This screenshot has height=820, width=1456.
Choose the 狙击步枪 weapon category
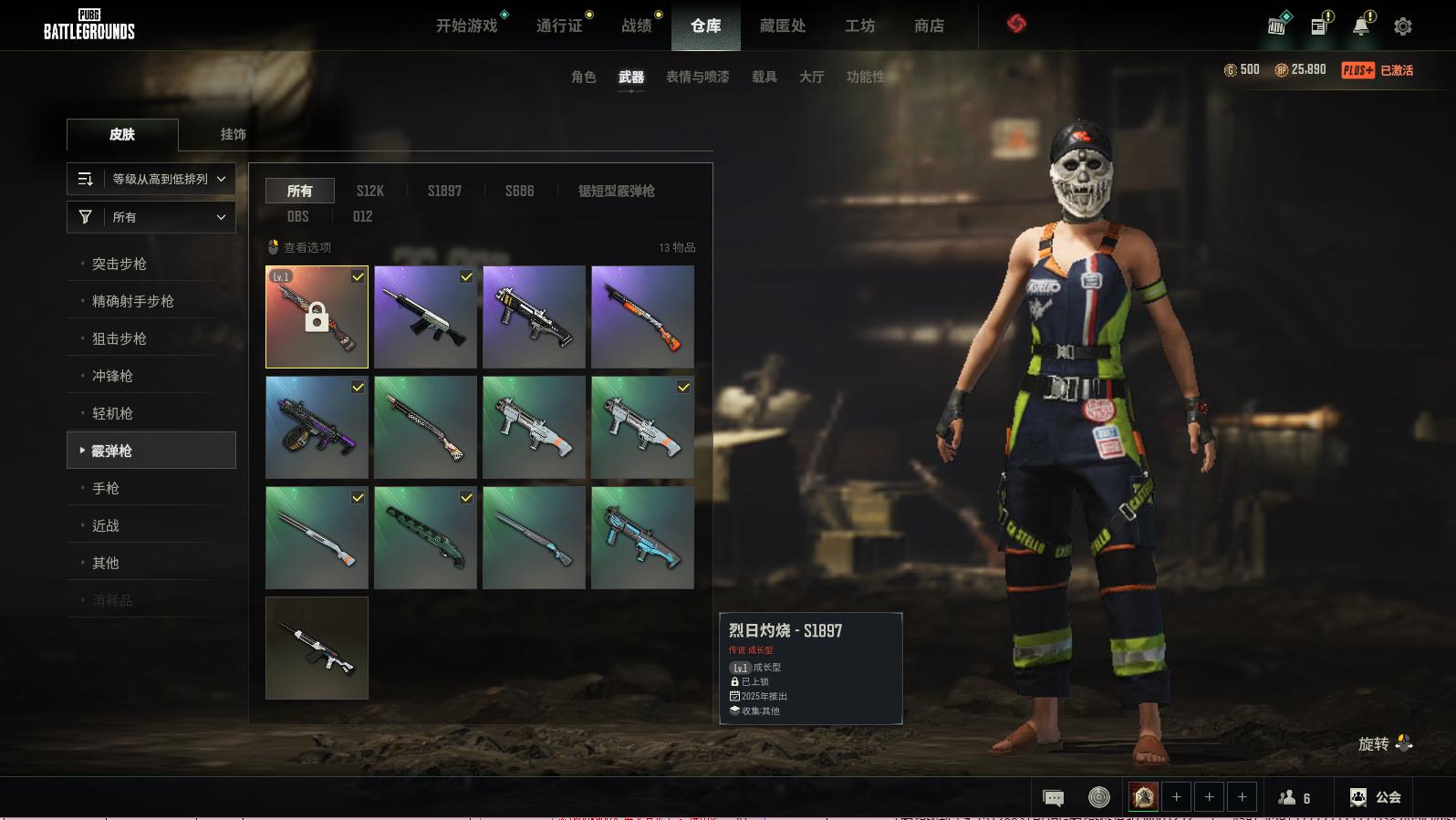[120, 338]
